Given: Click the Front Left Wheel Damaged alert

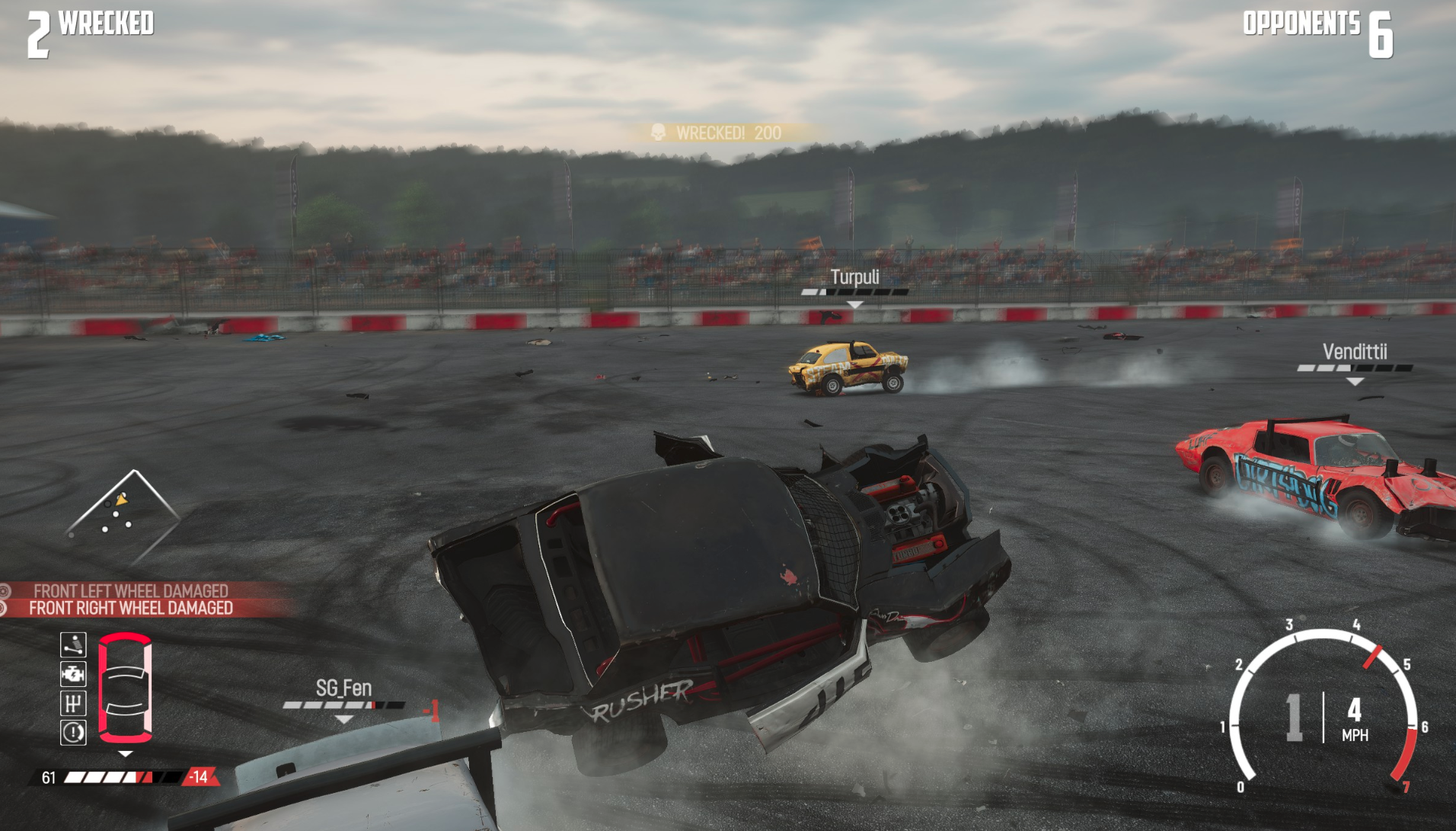Looking at the screenshot, I should coord(131,591).
